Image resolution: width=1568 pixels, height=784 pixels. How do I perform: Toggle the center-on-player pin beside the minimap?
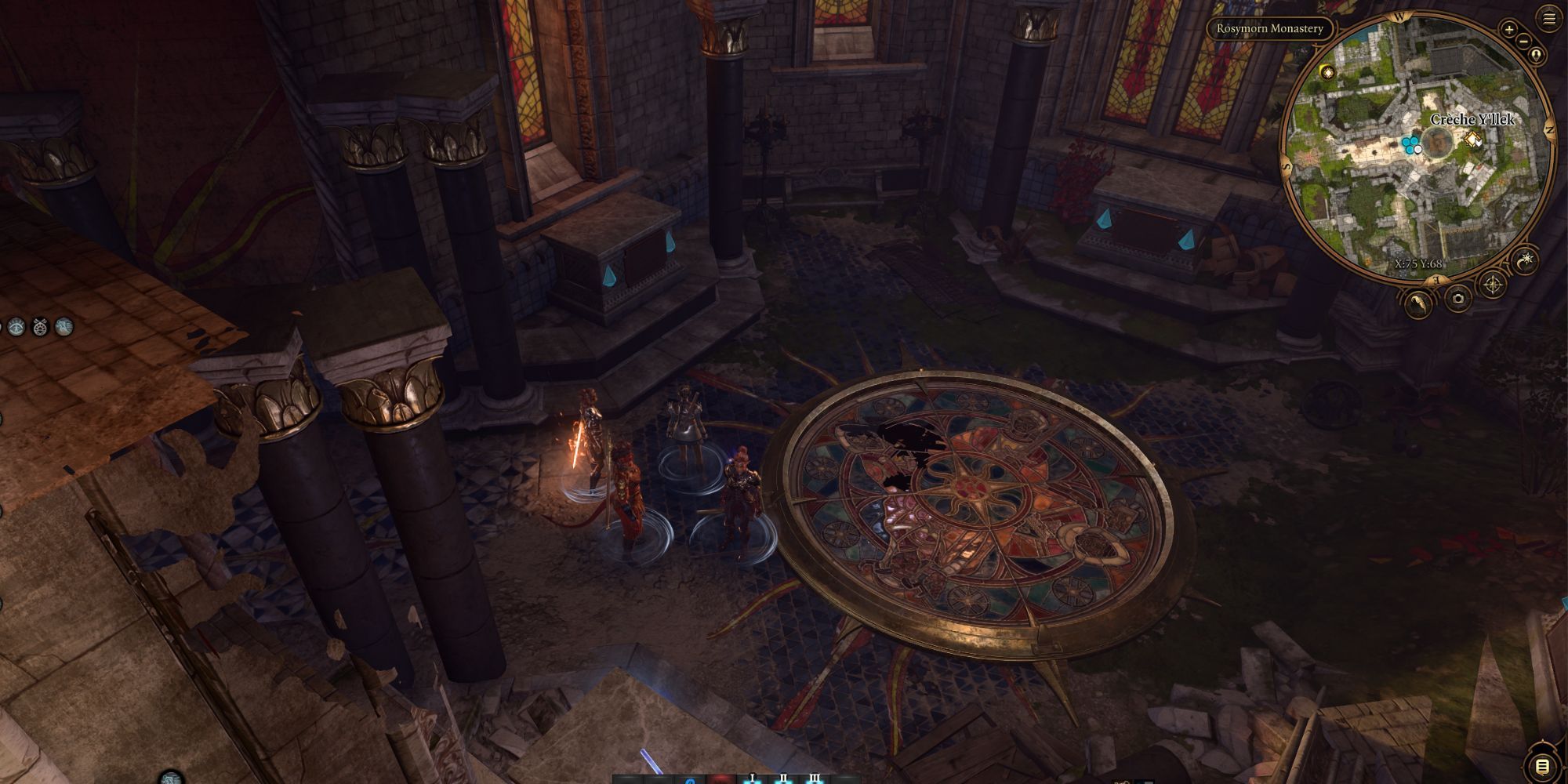tap(1537, 54)
